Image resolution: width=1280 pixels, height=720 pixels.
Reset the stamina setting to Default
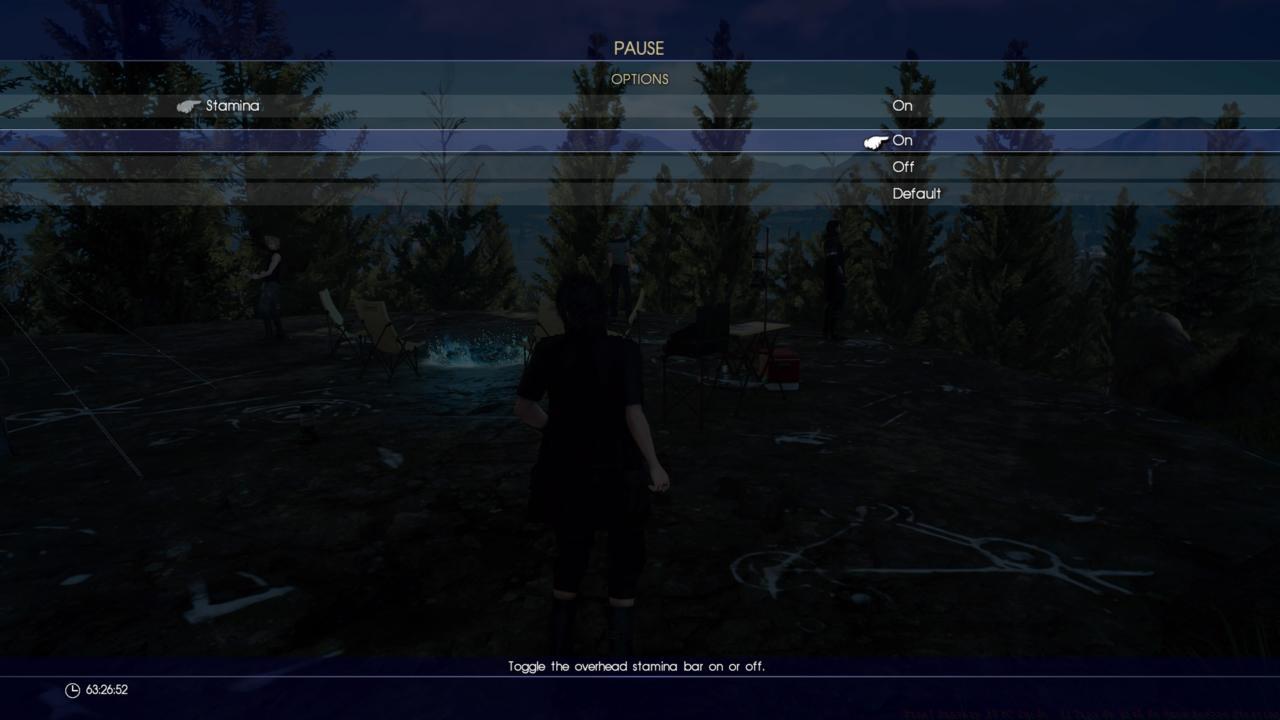(917, 193)
